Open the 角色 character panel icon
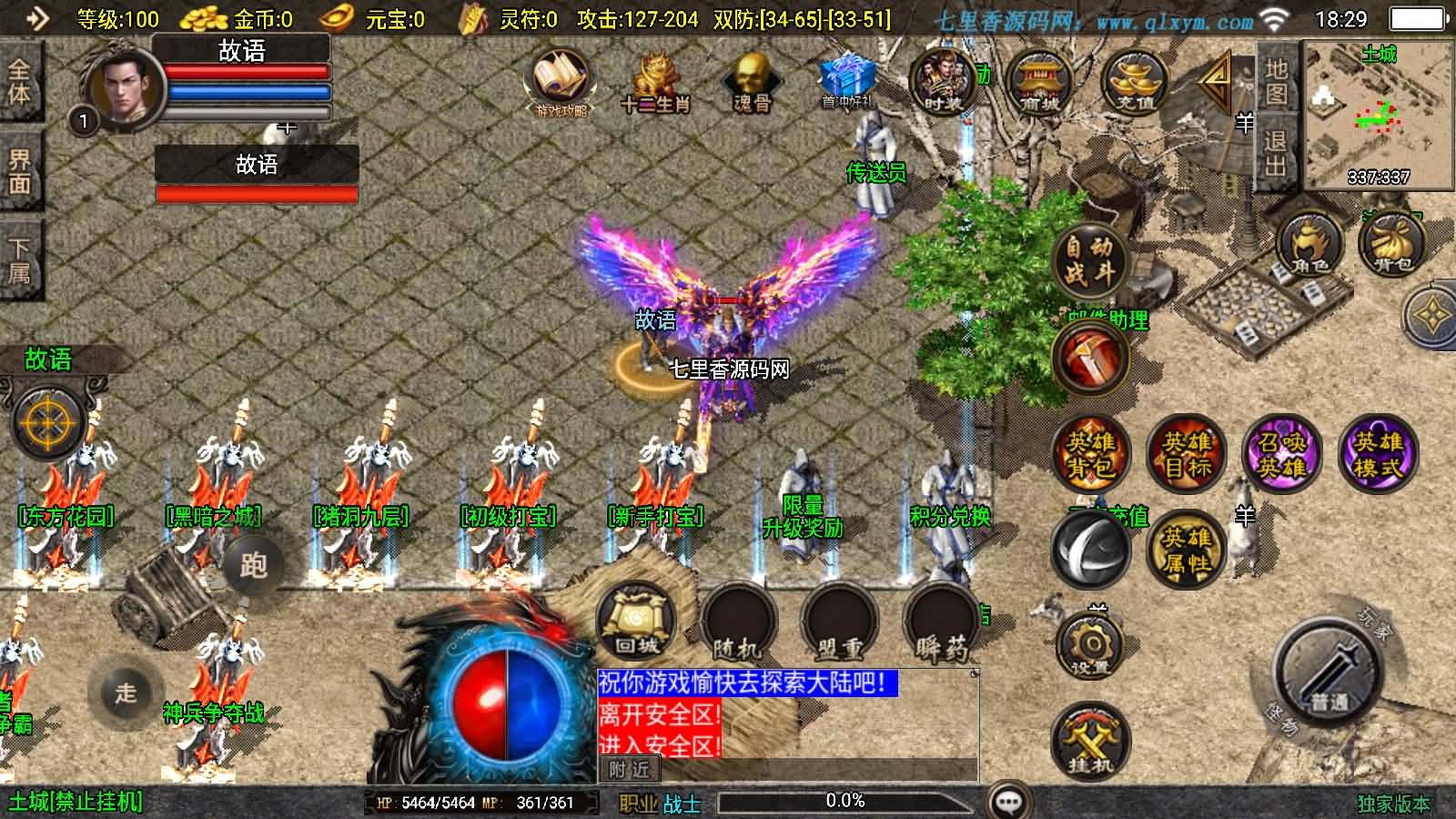The width and height of the screenshot is (1456, 819). [x=1308, y=248]
